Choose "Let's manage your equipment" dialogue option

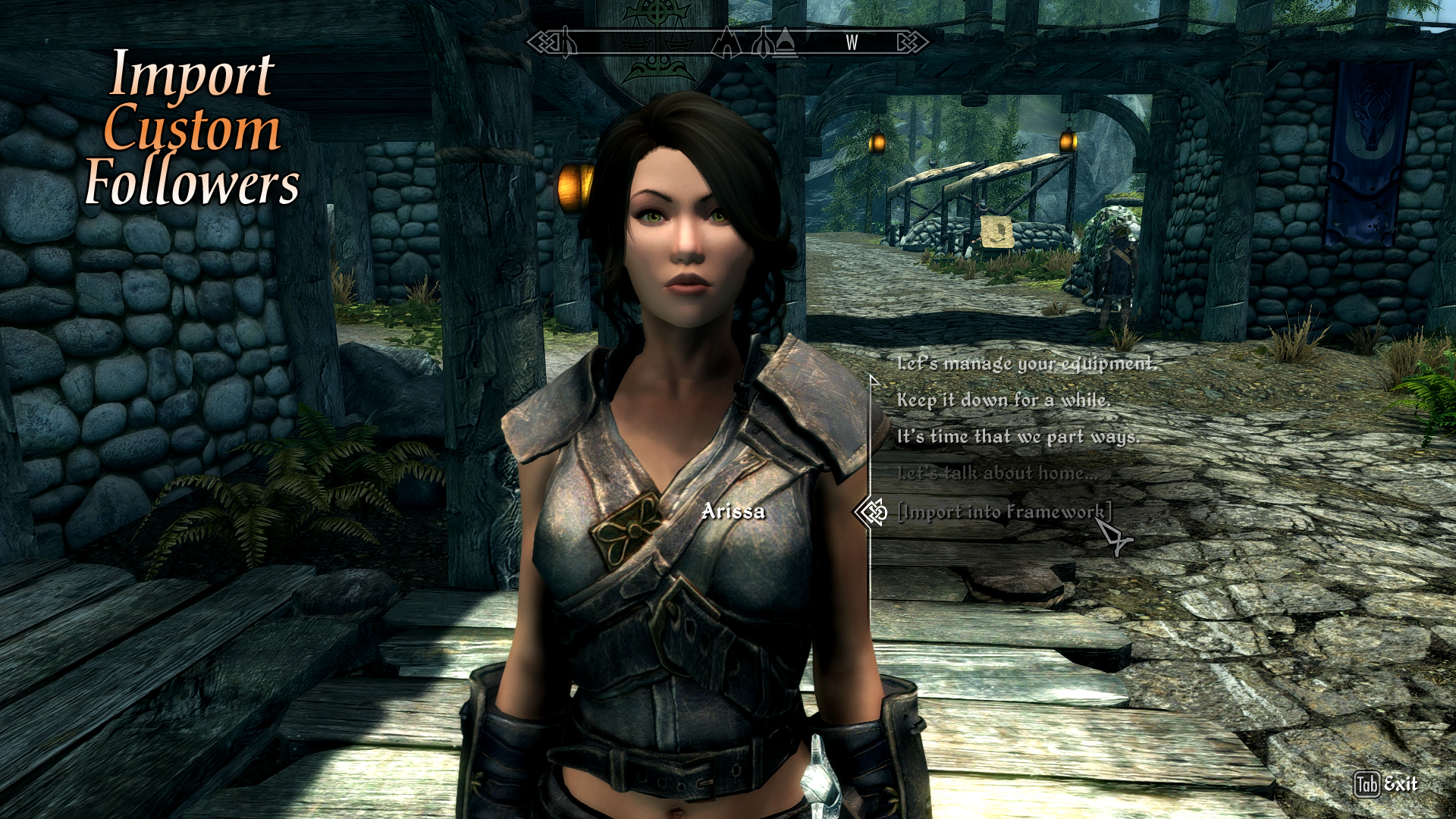coord(1027,364)
